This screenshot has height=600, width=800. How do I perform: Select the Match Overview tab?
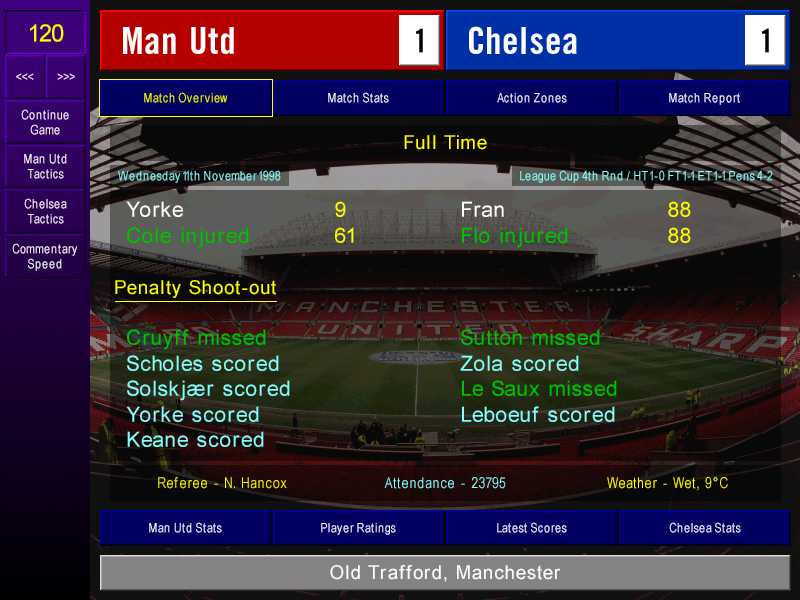tap(185, 98)
